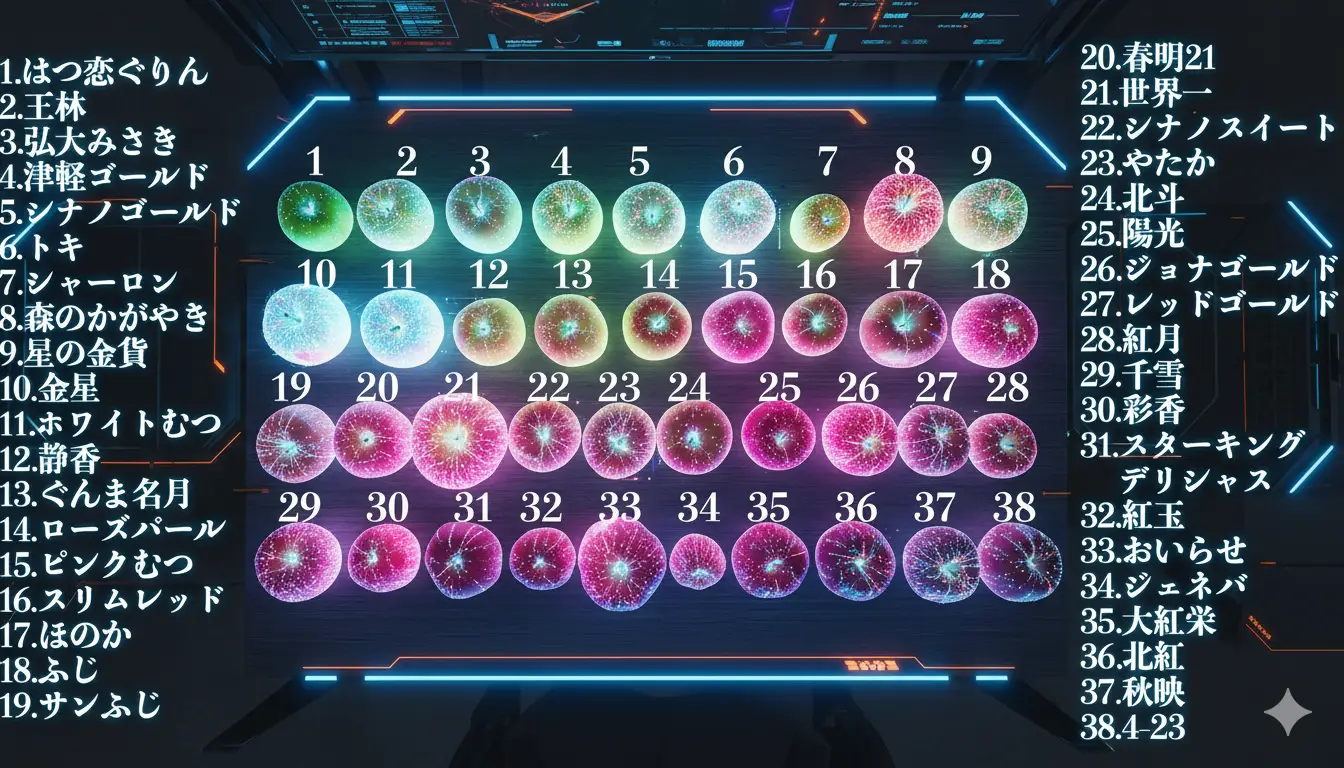Select the small apple numbered 34

(x=697, y=561)
